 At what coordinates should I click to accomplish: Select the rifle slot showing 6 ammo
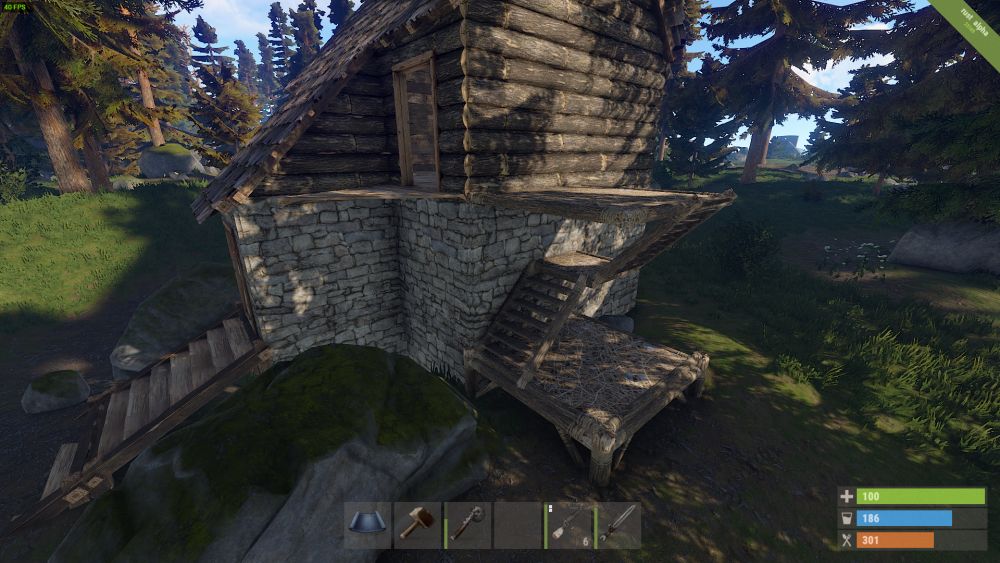point(568,525)
